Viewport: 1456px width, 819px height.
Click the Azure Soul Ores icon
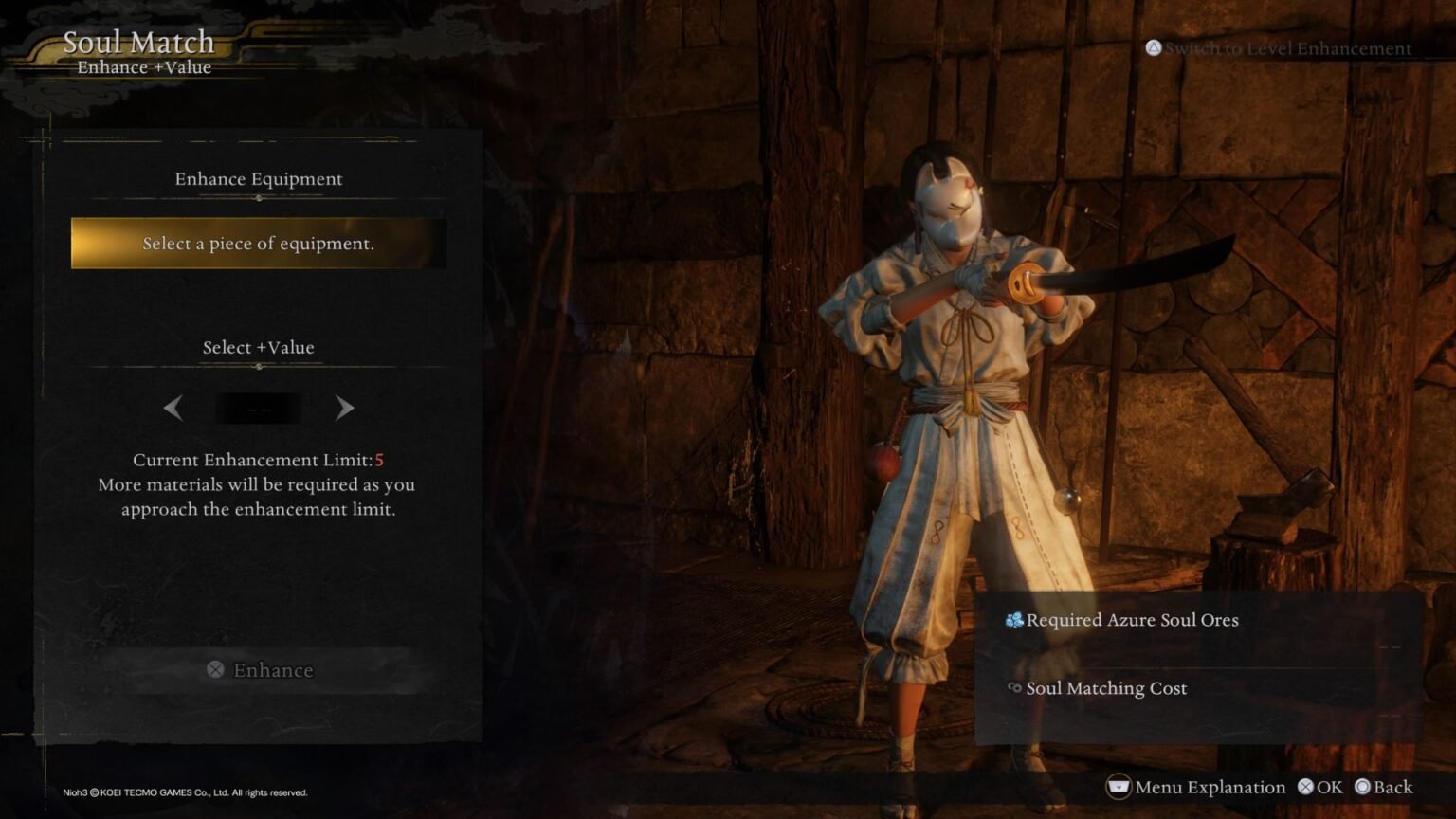tap(1014, 620)
